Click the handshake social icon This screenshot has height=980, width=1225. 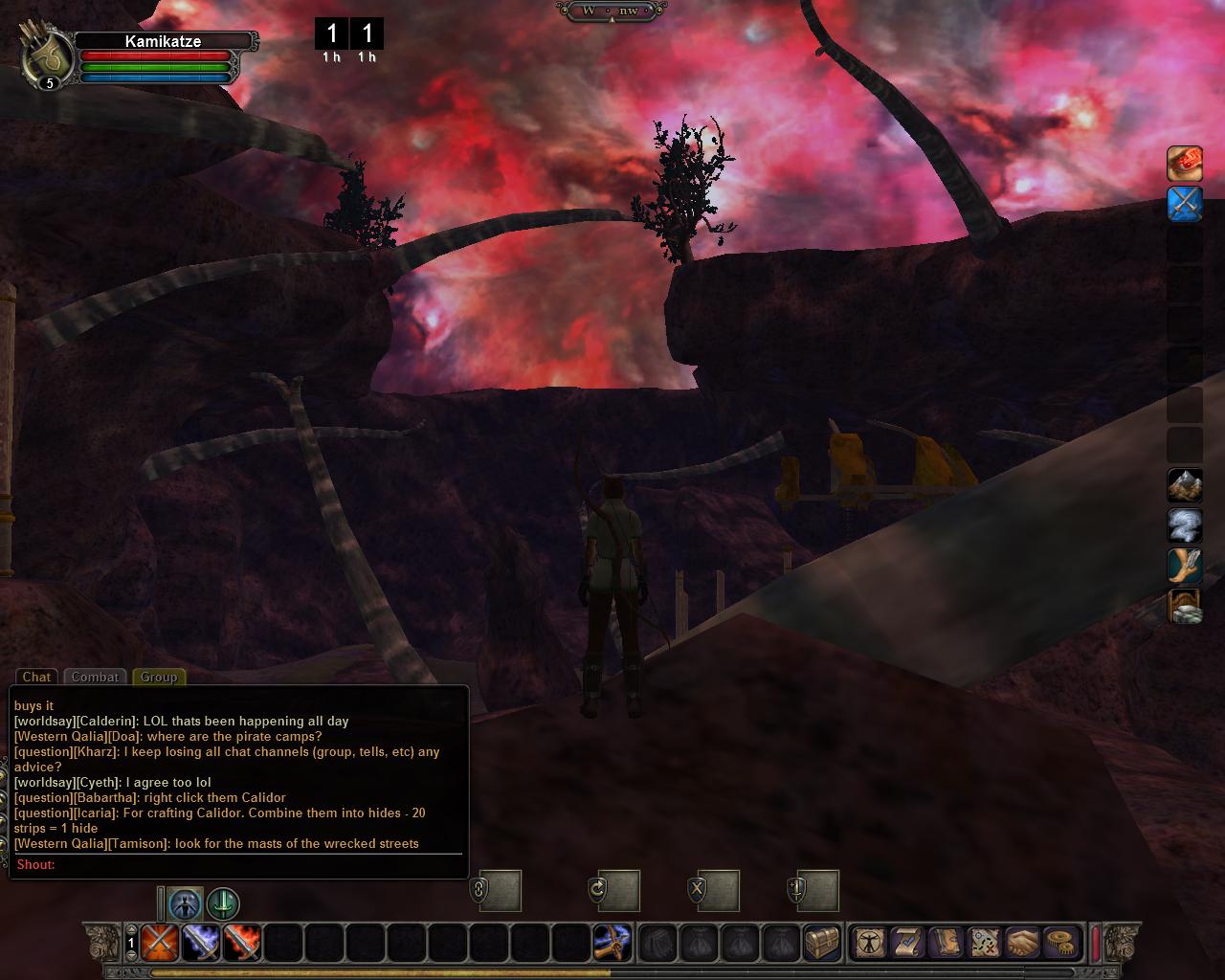[x=1021, y=943]
